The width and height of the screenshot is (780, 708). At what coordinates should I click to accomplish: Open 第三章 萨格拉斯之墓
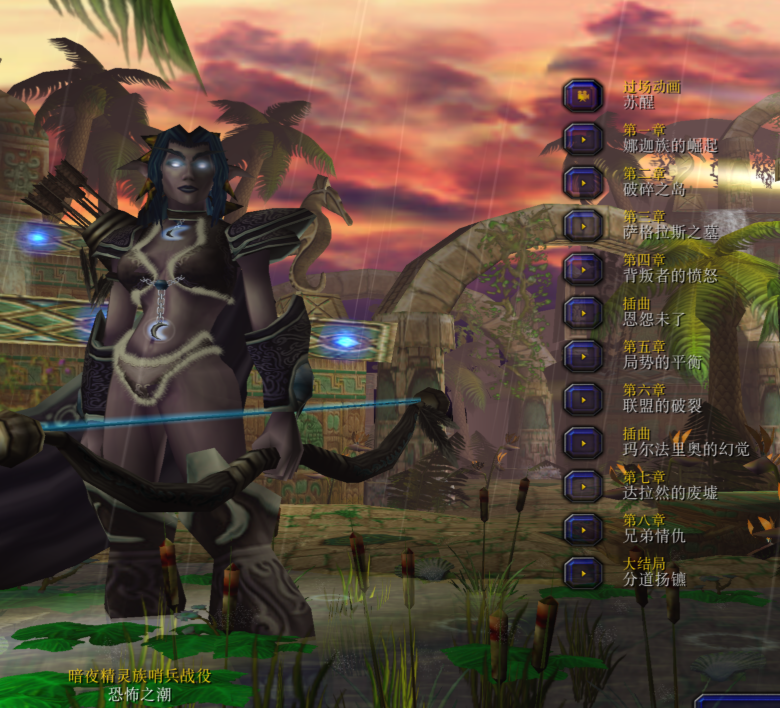[582, 225]
